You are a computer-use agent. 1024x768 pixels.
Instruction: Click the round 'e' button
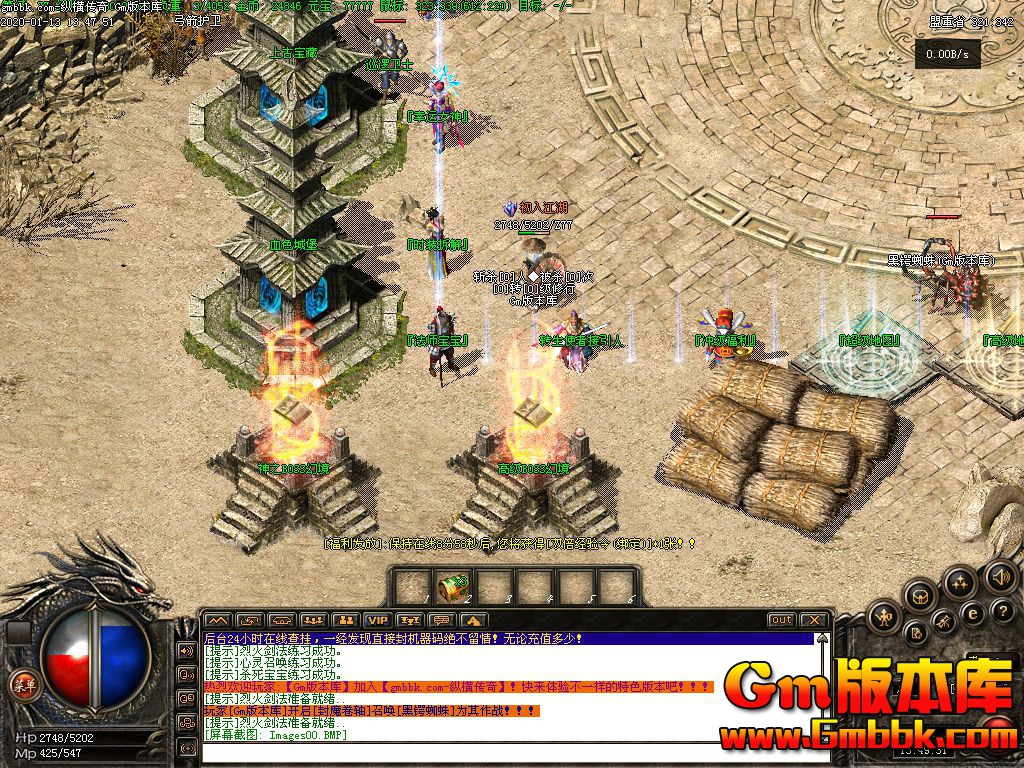pos(973,613)
